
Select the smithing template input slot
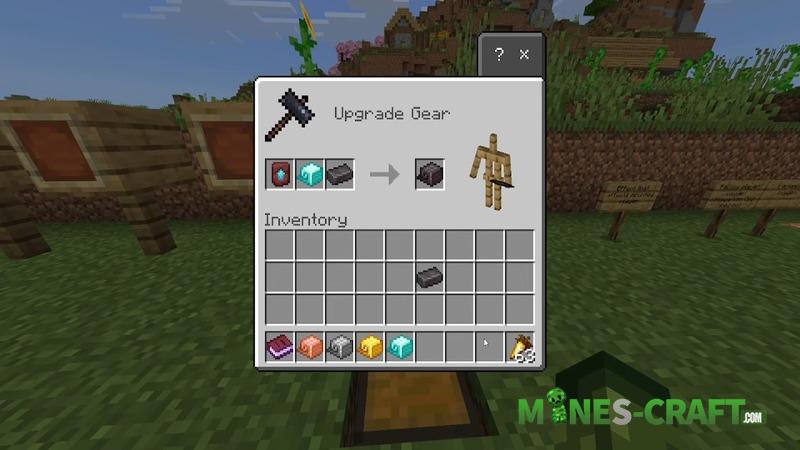coord(280,174)
